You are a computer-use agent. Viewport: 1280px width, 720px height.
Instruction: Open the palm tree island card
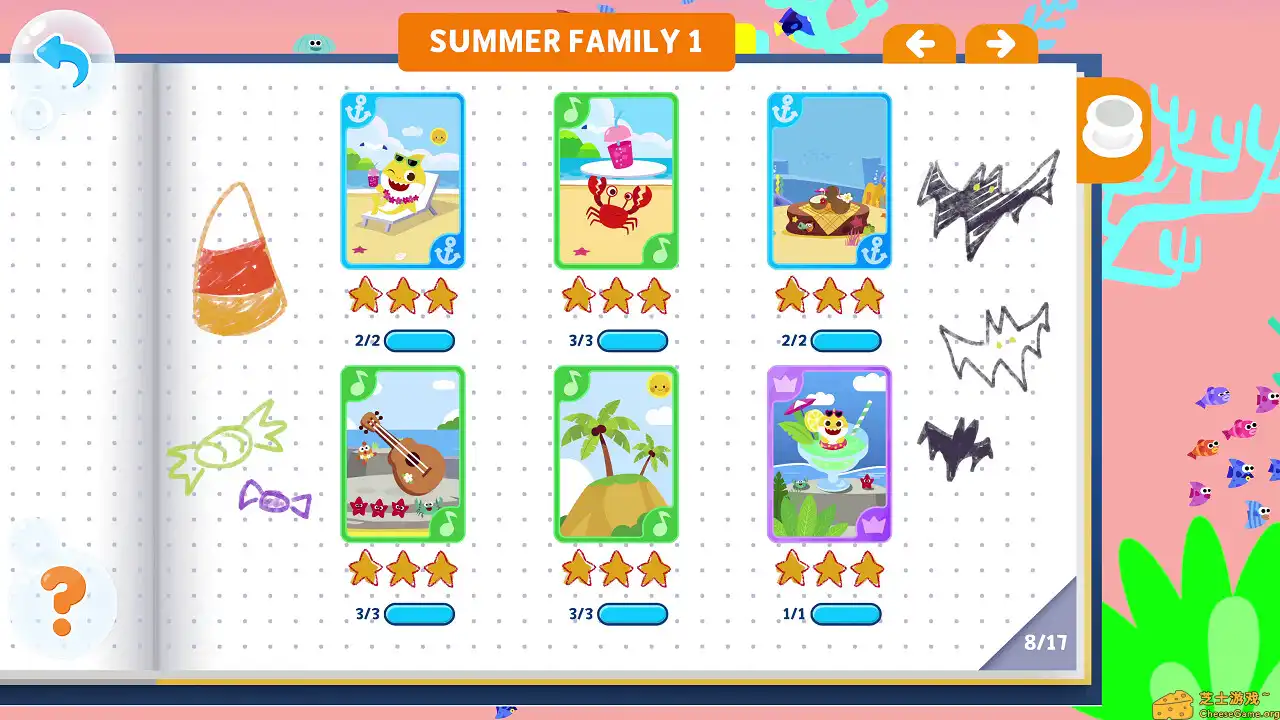pyautogui.click(x=616, y=453)
